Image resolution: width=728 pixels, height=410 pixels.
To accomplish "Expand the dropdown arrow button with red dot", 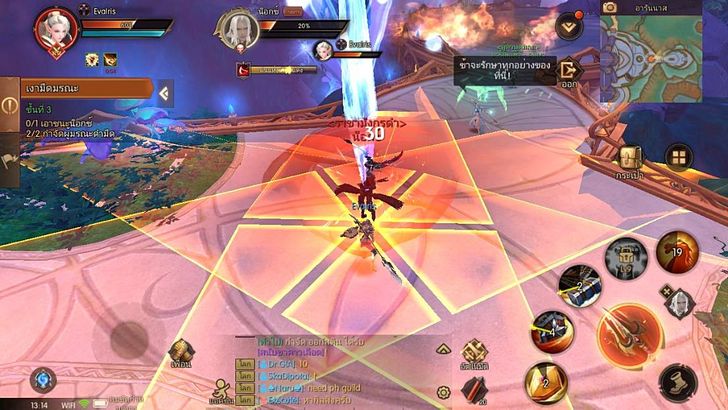I will coord(570,24).
